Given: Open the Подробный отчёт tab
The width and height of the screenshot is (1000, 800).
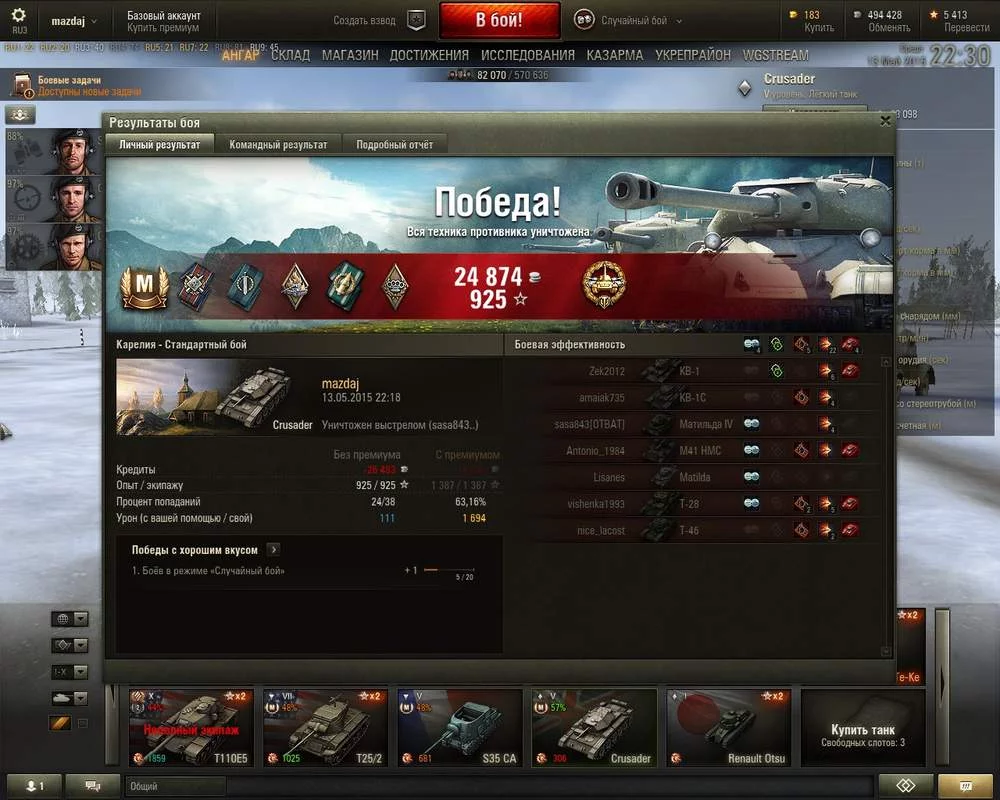Looking at the screenshot, I should [395, 145].
